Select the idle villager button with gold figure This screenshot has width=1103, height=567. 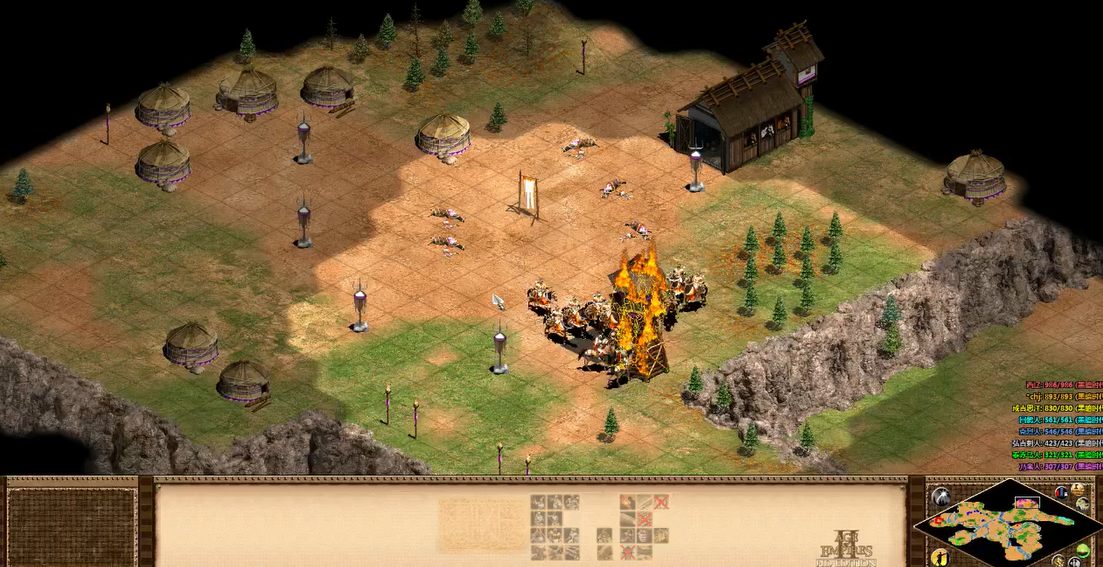[939, 556]
